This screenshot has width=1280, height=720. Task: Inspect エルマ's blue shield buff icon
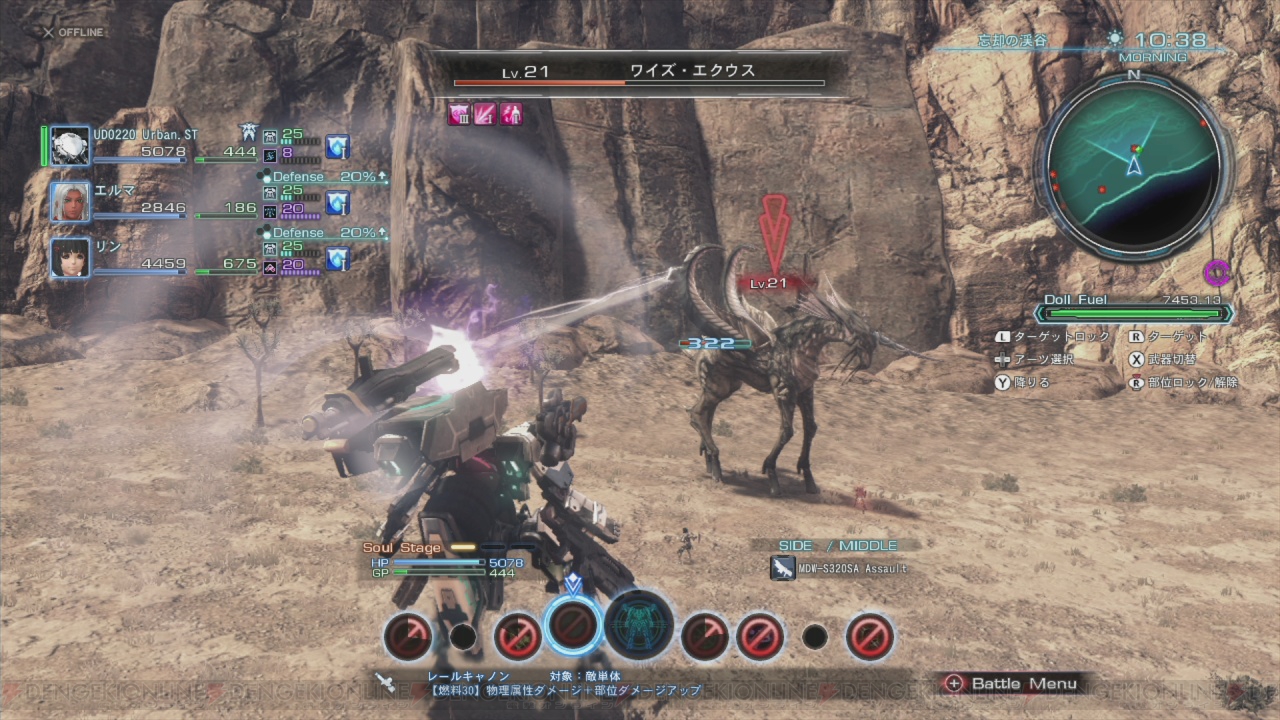pyautogui.click(x=338, y=203)
